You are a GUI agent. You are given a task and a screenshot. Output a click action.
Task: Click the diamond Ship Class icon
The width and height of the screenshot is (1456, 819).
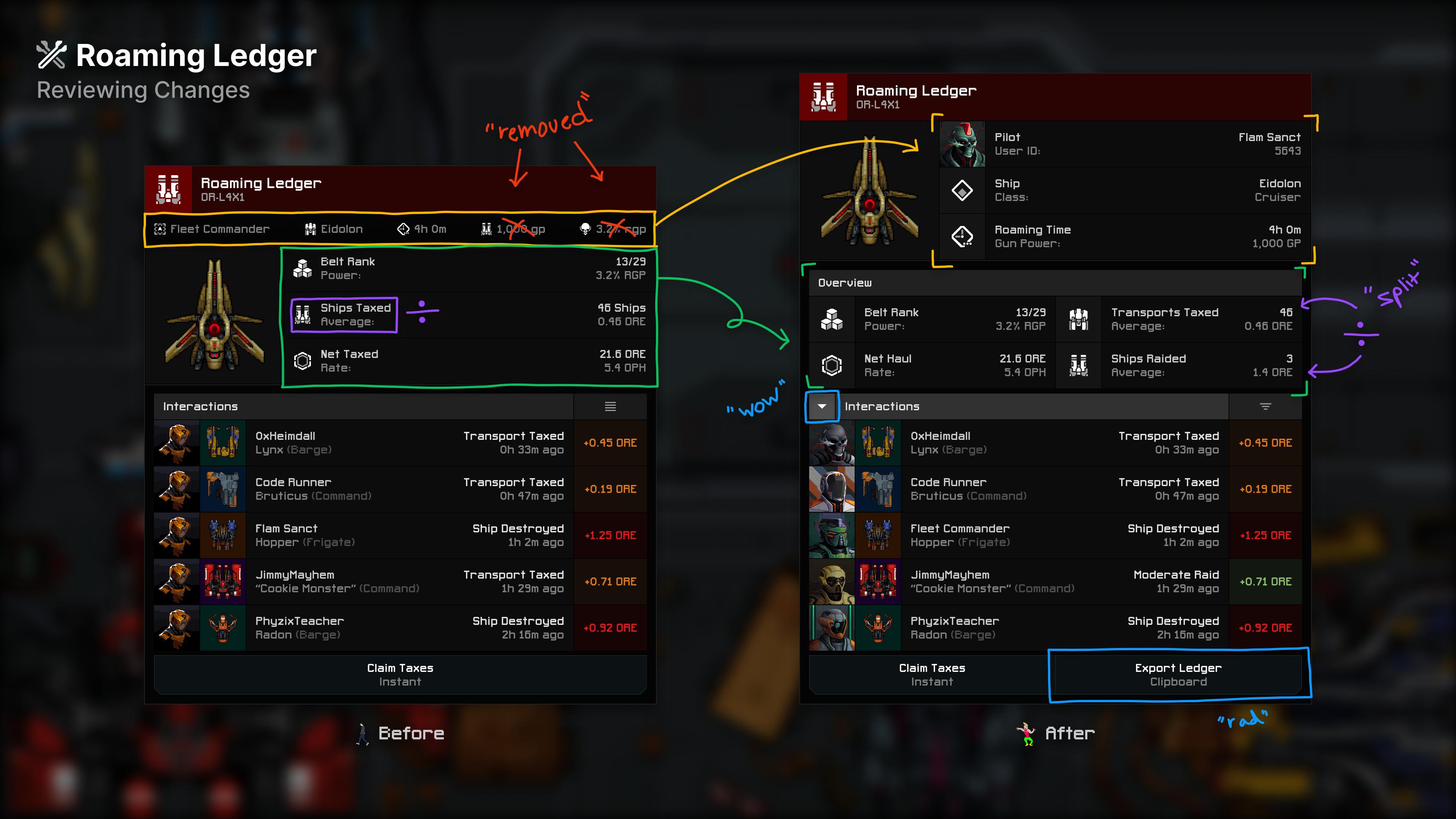(962, 190)
